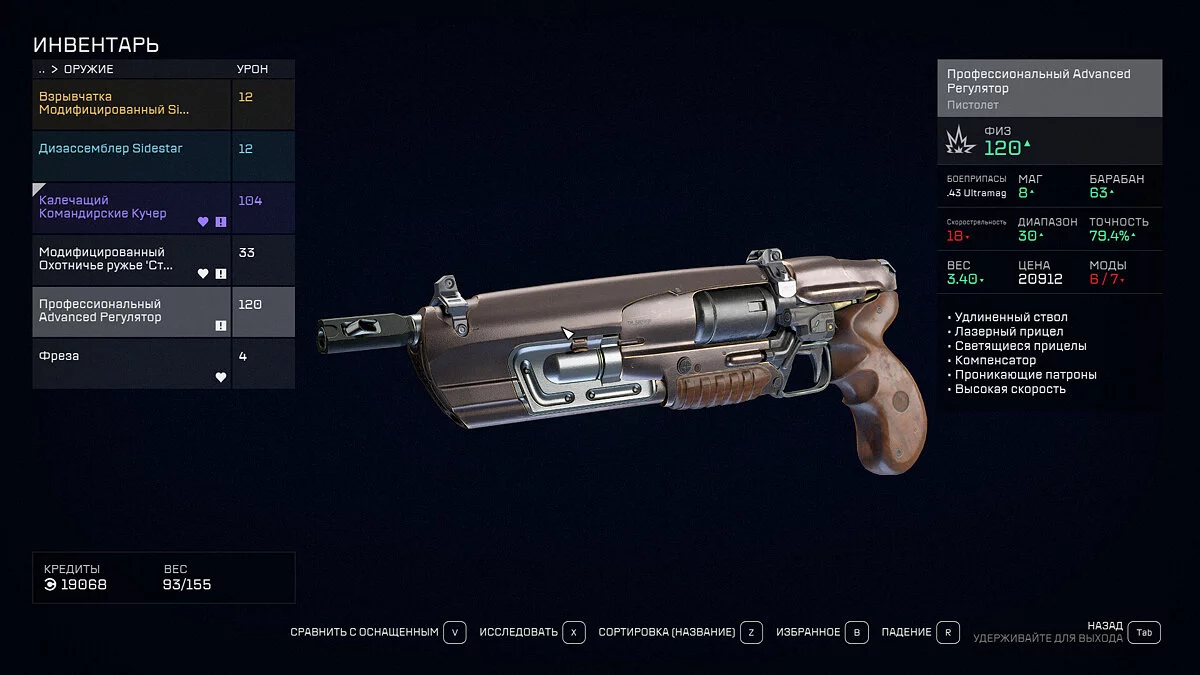The width and height of the screenshot is (1200, 675).
Task: Sort the list by the УРОН column
Action: [x=252, y=69]
